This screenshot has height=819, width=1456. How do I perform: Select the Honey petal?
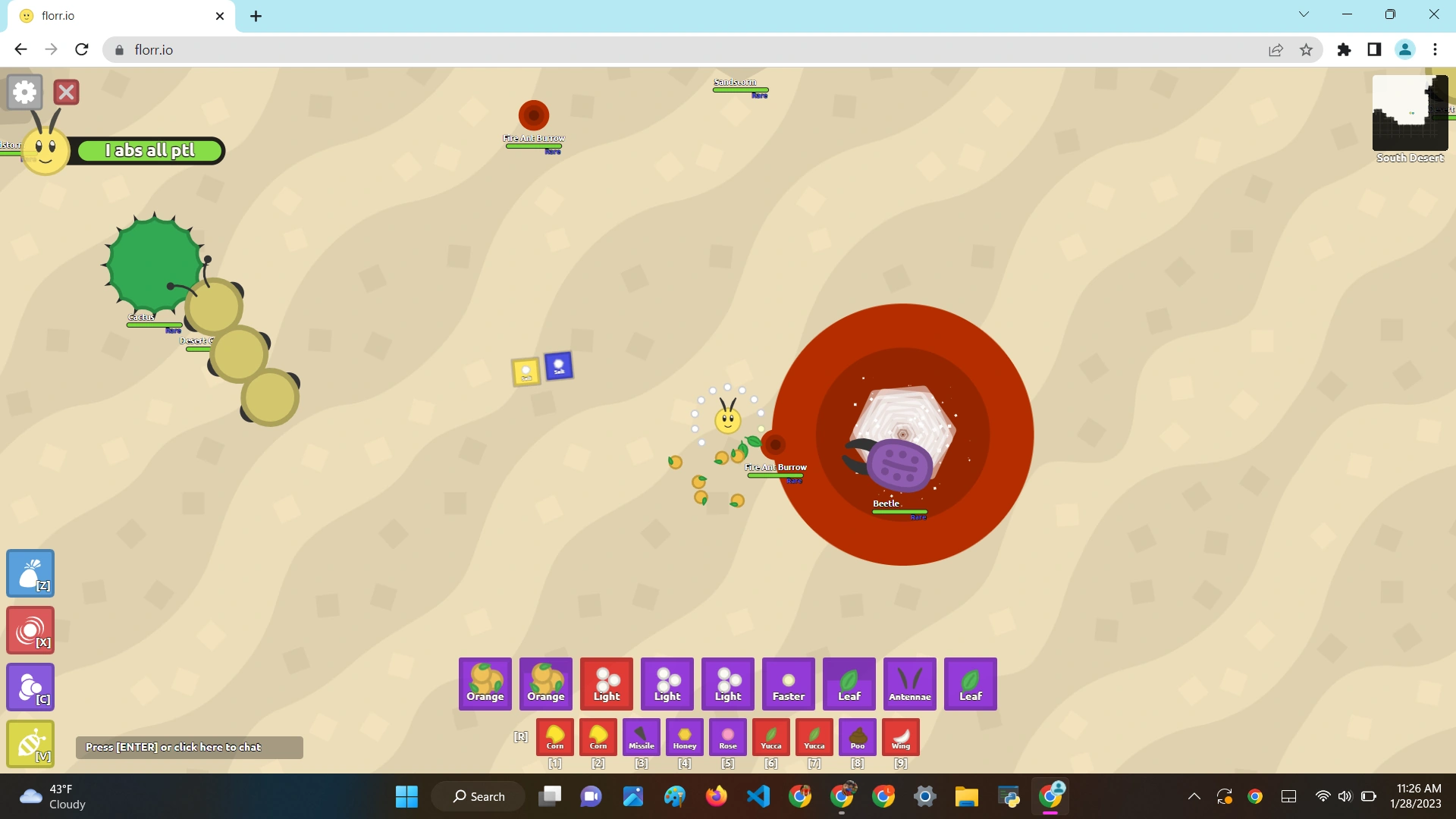pyautogui.click(x=684, y=736)
